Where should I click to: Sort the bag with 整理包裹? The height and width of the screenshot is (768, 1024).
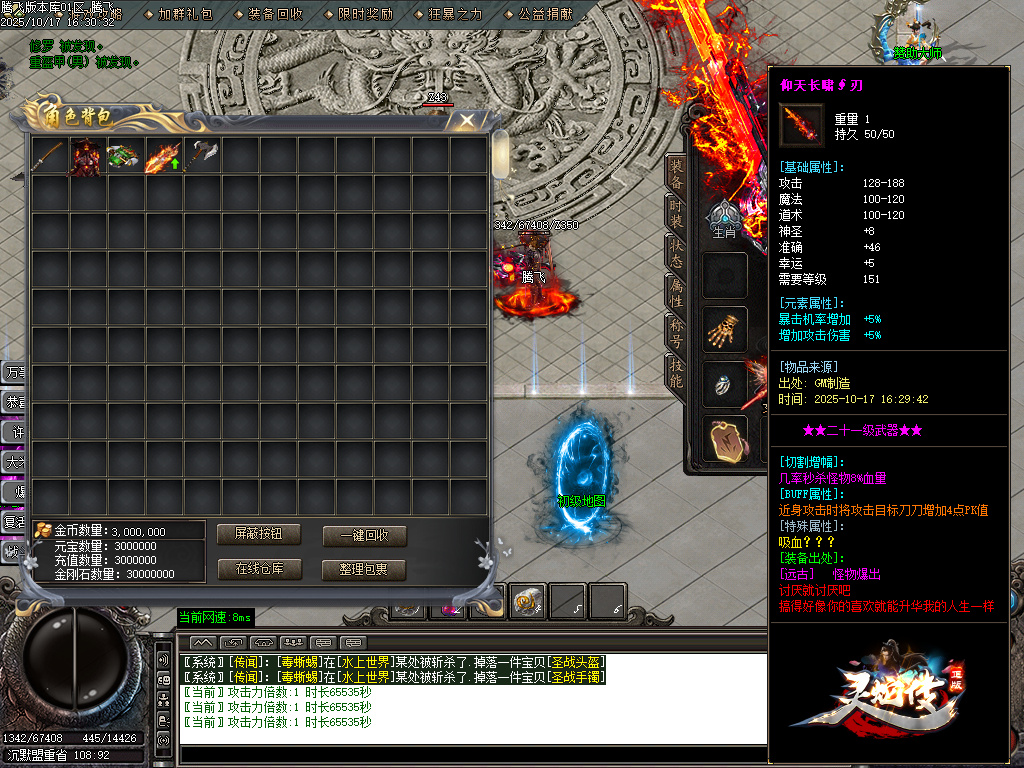(x=365, y=569)
